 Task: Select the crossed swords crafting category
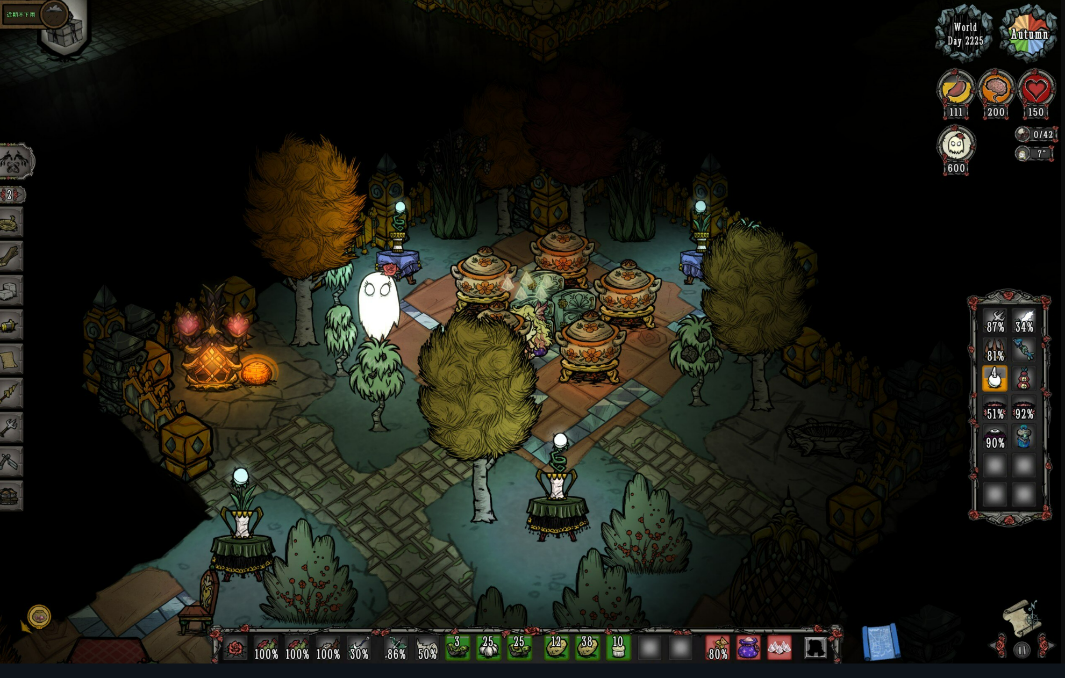tap(10, 461)
